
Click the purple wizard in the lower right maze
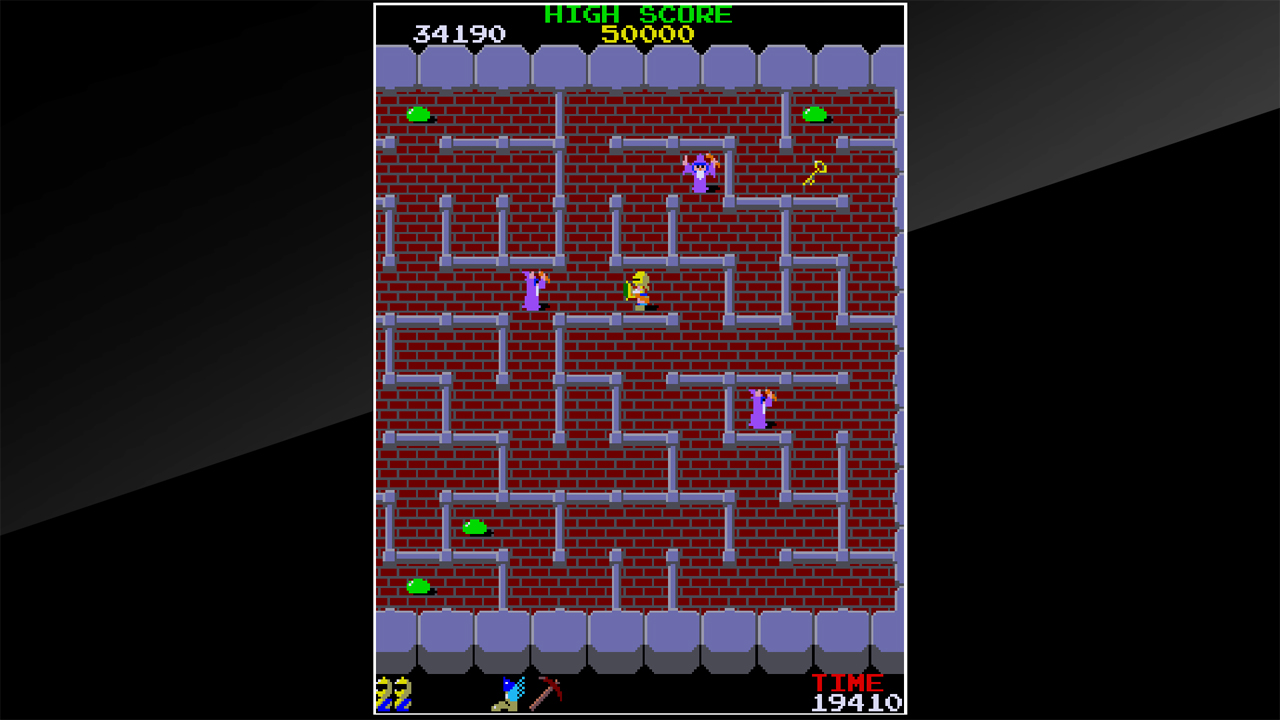click(x=760, y=409)
